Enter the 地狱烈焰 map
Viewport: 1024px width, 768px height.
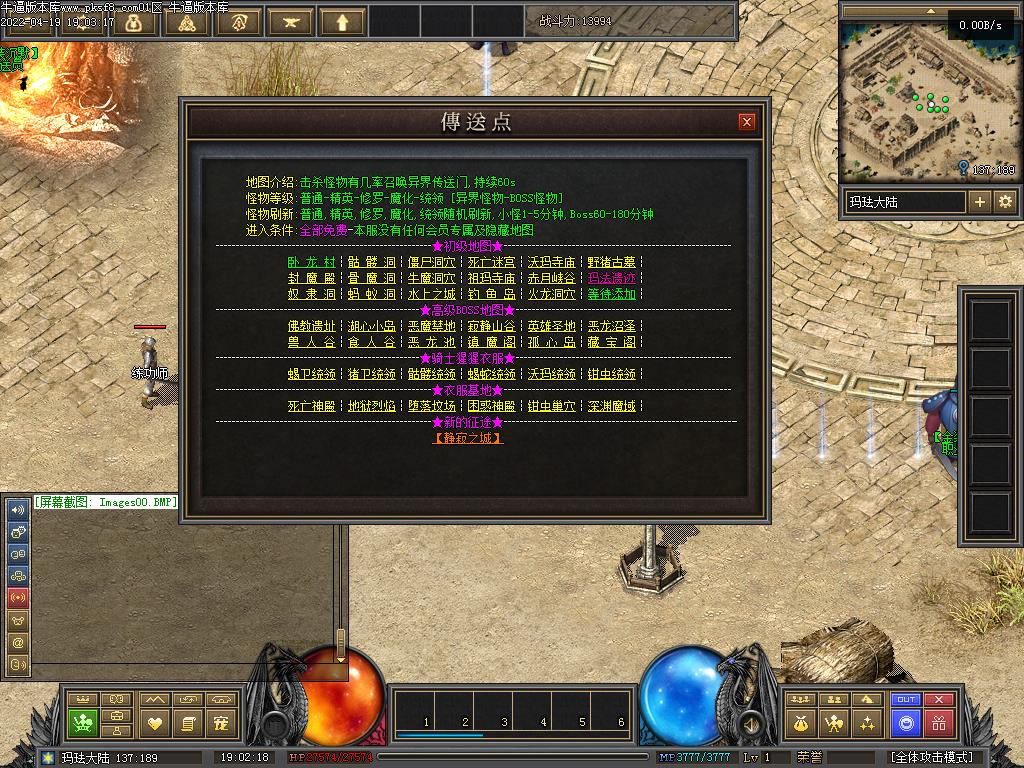pyautogui.click(x=371, y=406)
